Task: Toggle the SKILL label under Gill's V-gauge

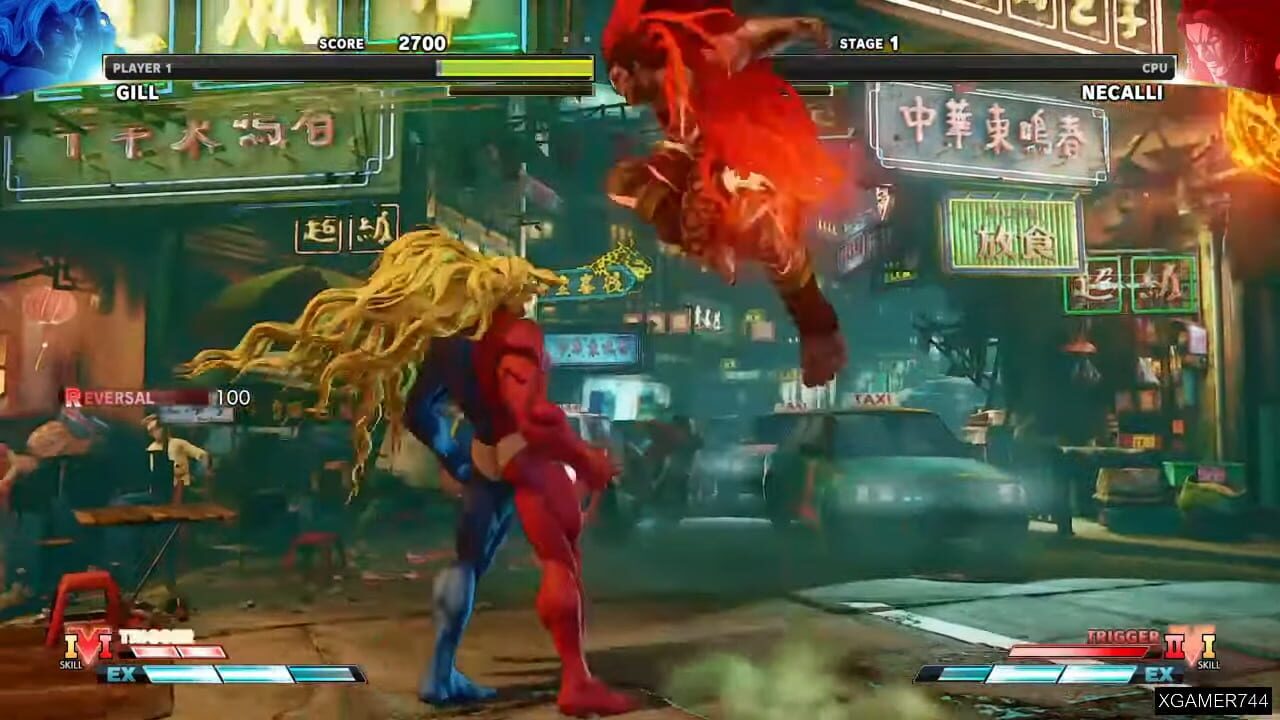Action: (71, 665)
